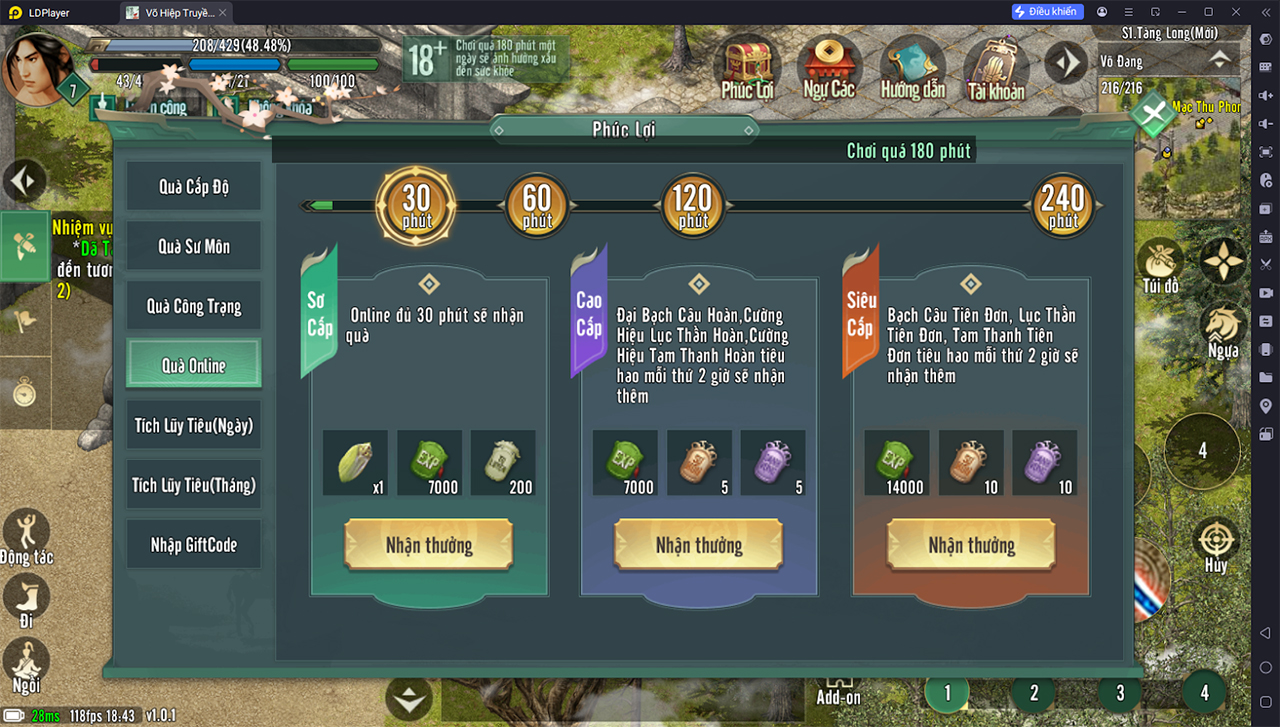Screen dimensions: 1280x727
Task: Claim the Siêu Cấp reward with Nhận thưởng
Action: coord(971,546)
